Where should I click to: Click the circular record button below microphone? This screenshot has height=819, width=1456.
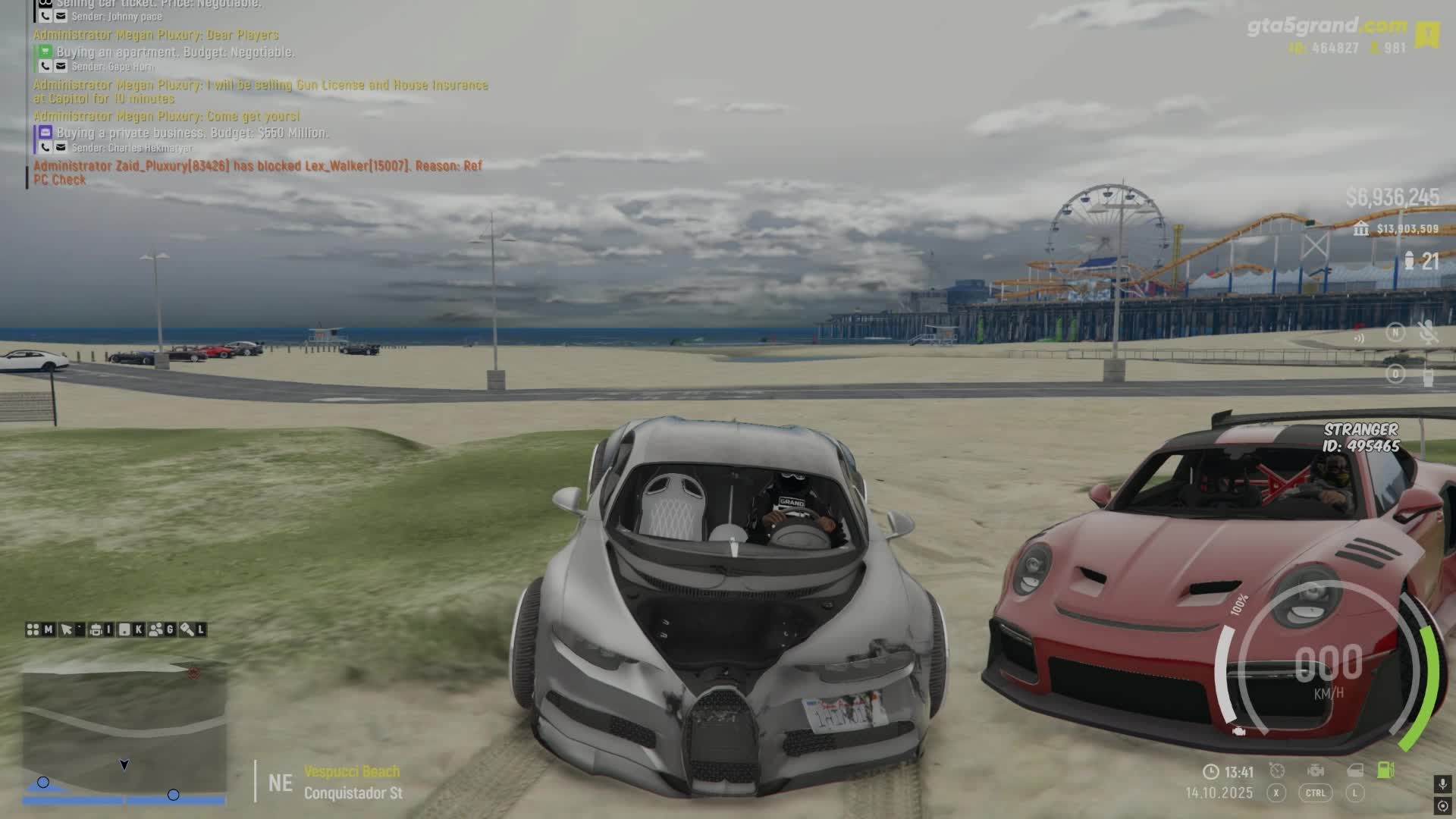tap(1442, 807)
